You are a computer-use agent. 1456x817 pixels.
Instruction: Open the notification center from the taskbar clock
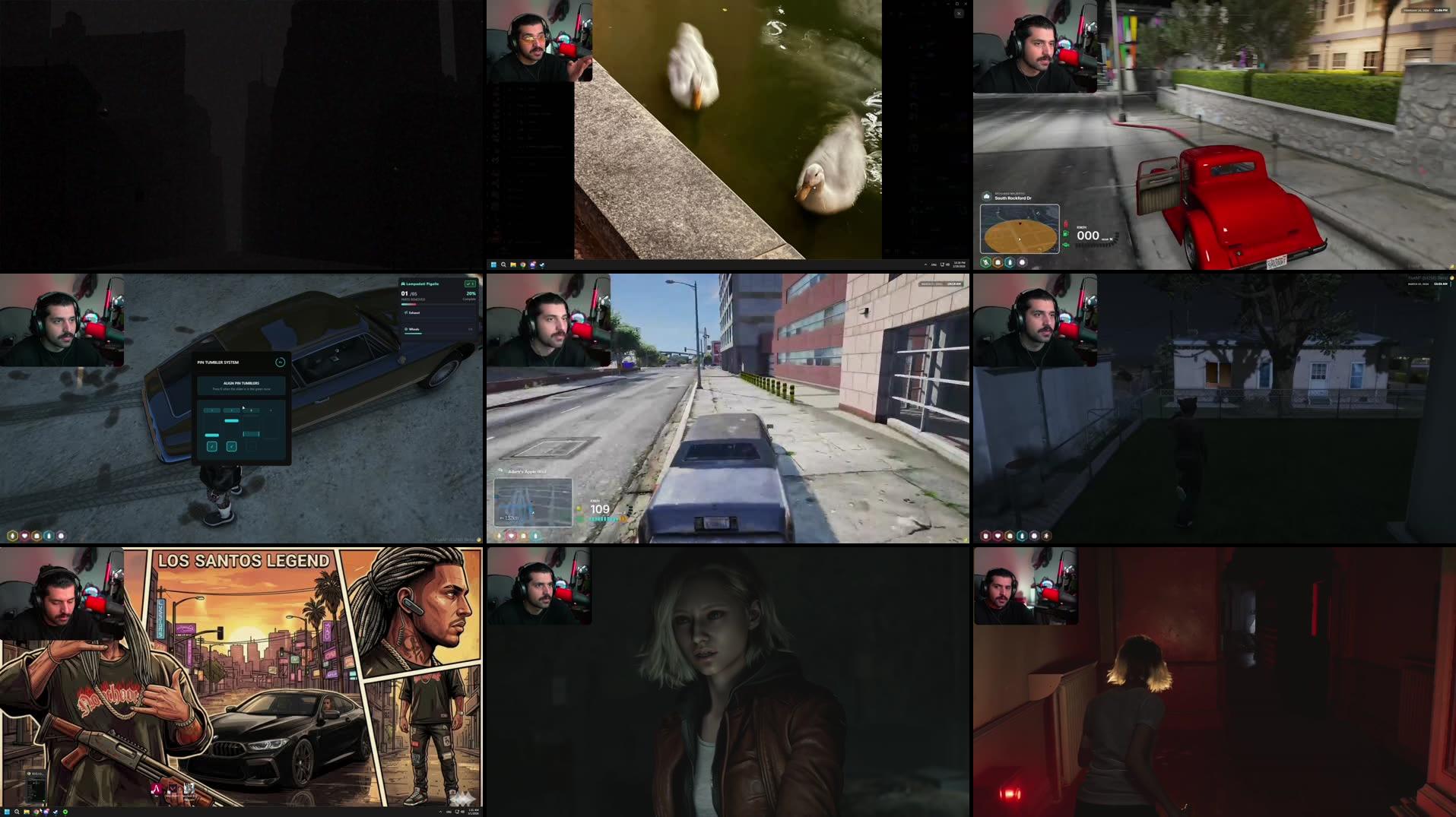point(474,812)
